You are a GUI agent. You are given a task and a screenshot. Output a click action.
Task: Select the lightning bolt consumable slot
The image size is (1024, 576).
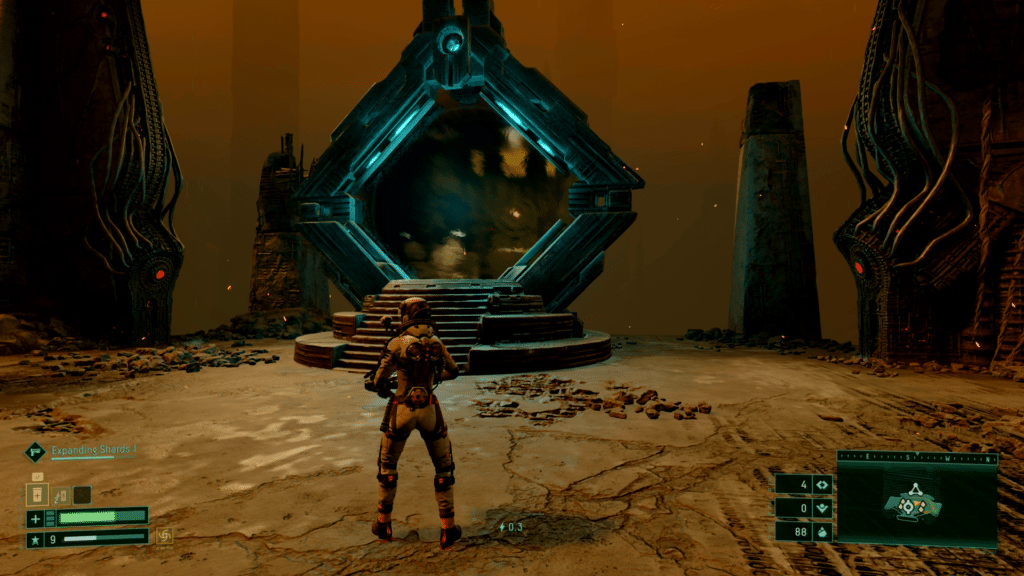click(x=60, y=494)
